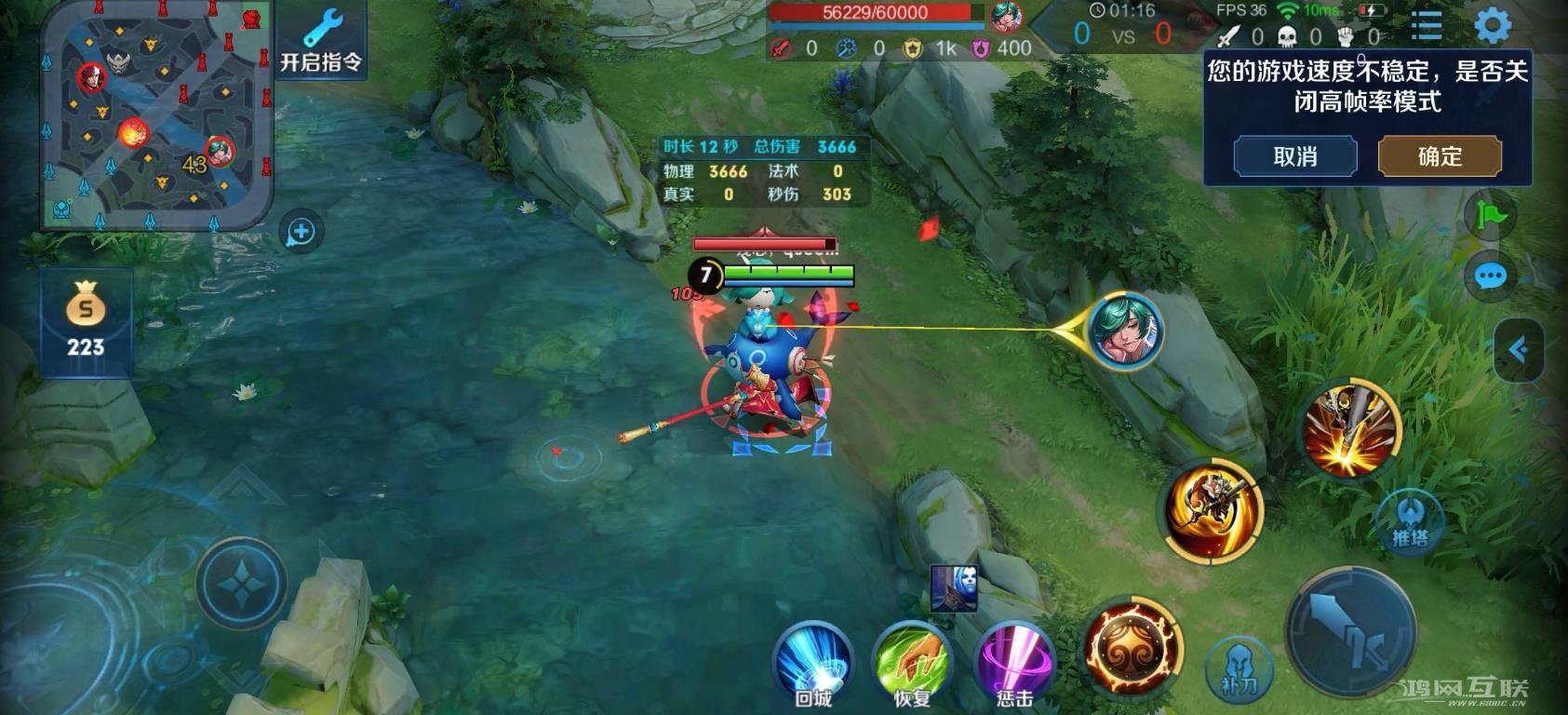
Task: Open the gold shop showing 223
Action: (86, 322)
